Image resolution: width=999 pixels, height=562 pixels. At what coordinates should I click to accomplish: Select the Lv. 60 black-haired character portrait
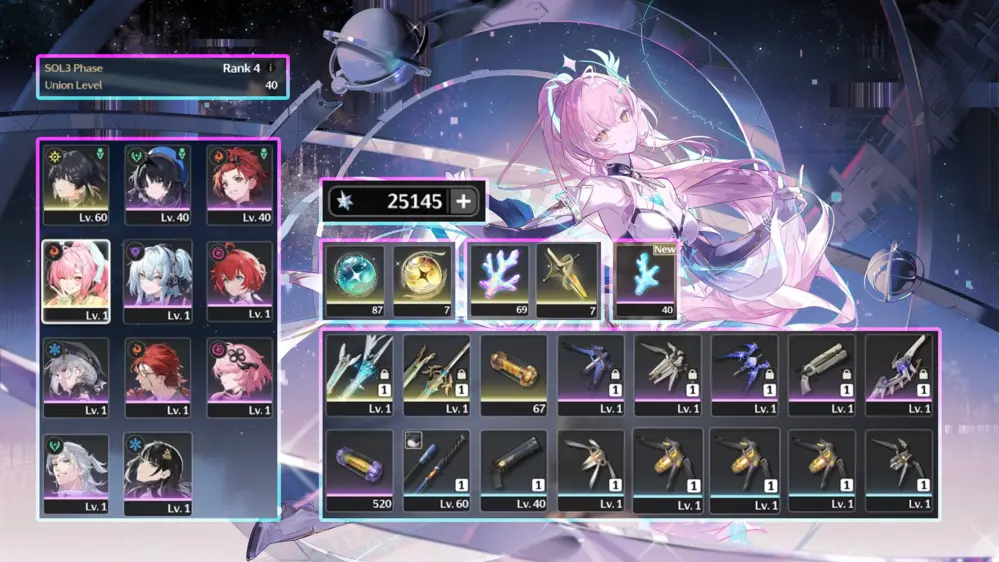coord(75,183)
